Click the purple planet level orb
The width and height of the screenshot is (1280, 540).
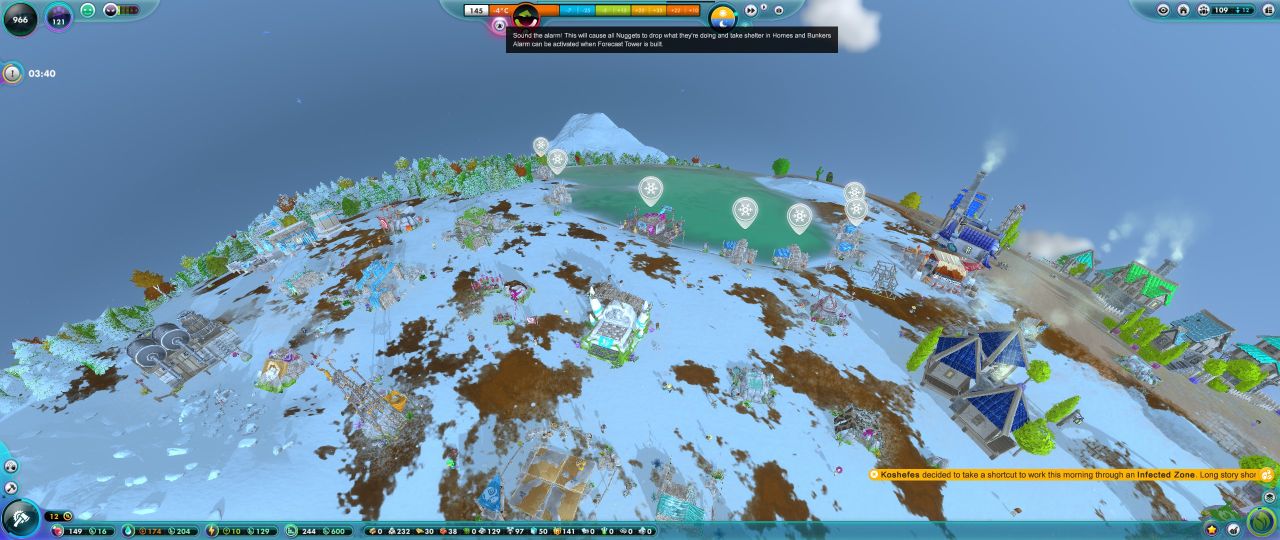58,17
